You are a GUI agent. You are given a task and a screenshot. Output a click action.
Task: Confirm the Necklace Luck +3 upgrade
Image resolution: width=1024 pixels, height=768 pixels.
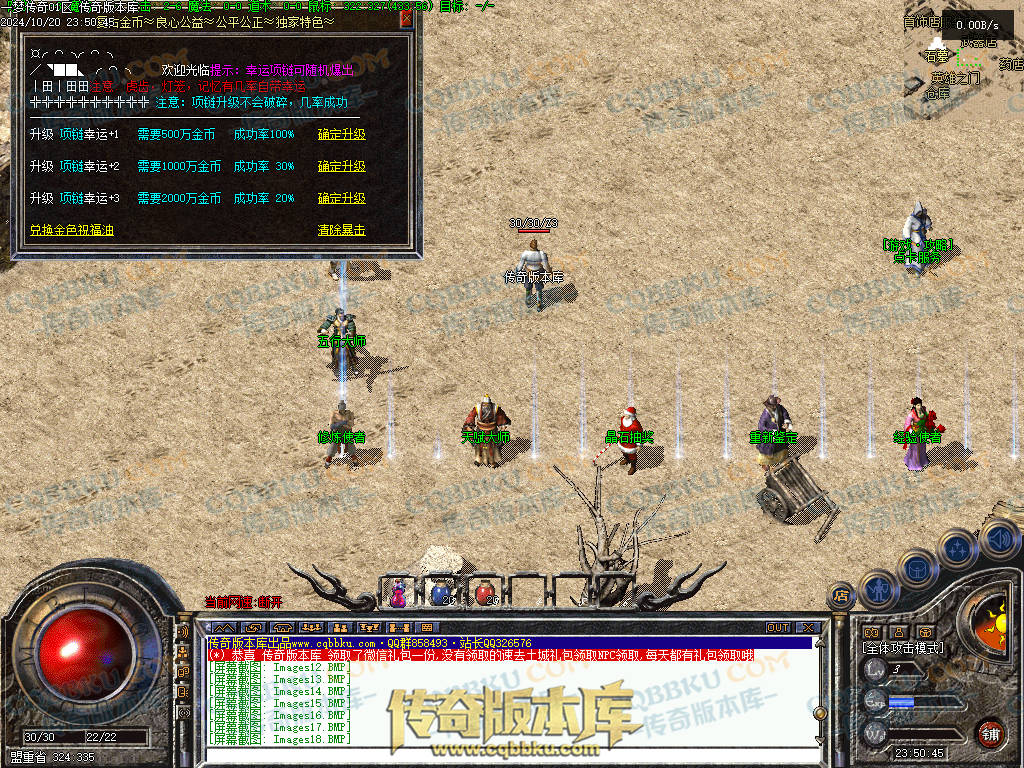[341, 198]
